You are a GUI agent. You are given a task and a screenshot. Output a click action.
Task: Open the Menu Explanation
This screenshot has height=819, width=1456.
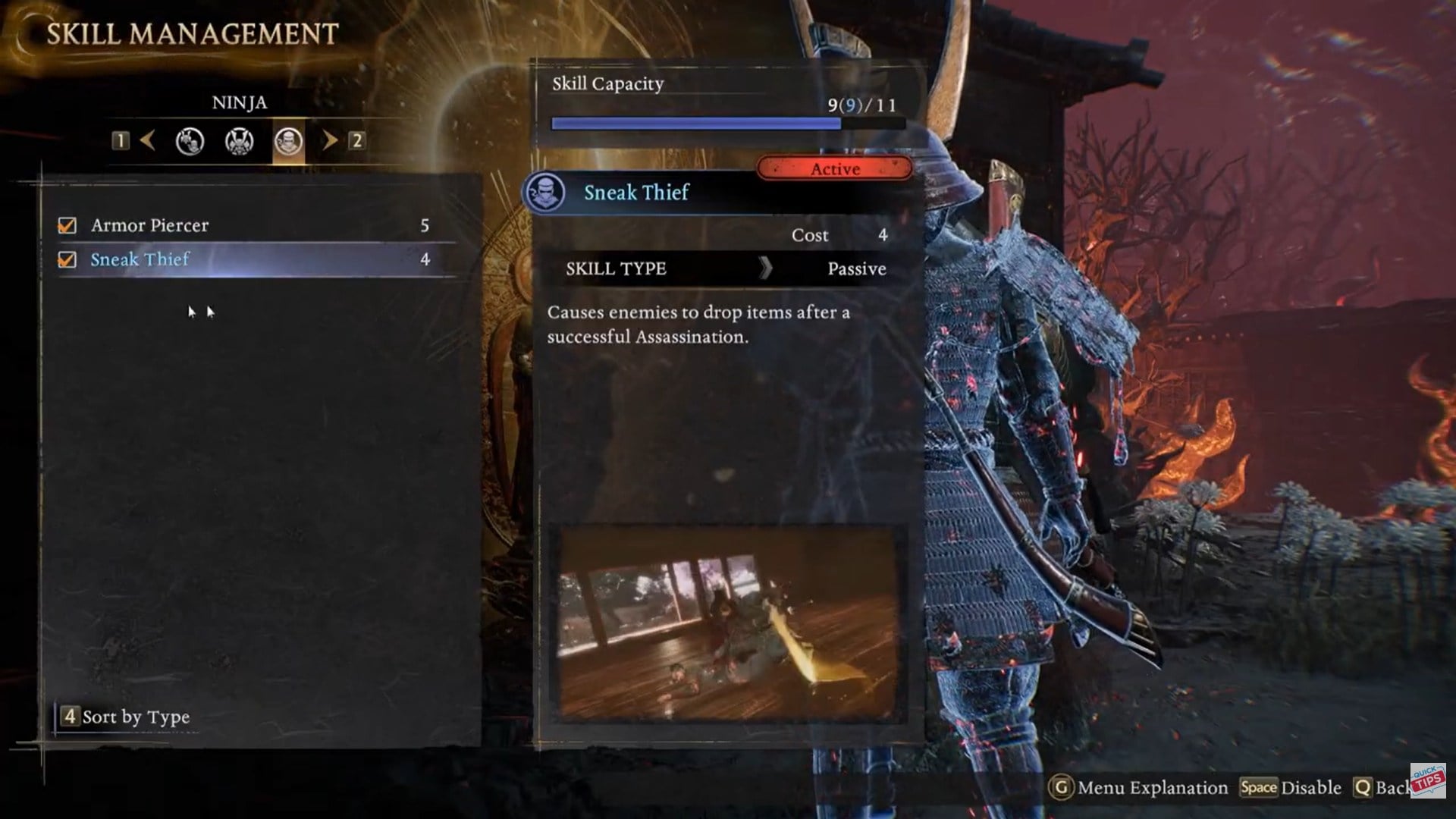point(1138,788)
